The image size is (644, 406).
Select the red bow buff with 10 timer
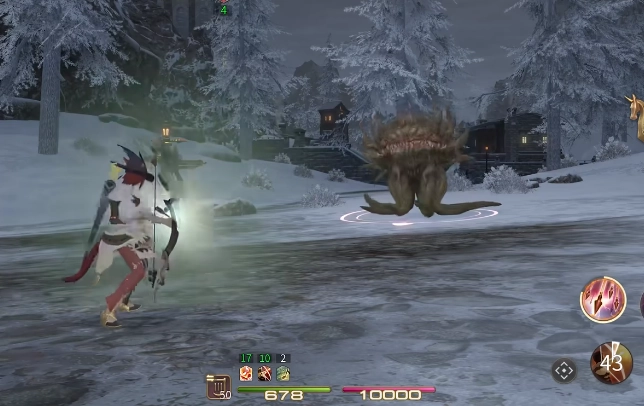tap(265, 373)
